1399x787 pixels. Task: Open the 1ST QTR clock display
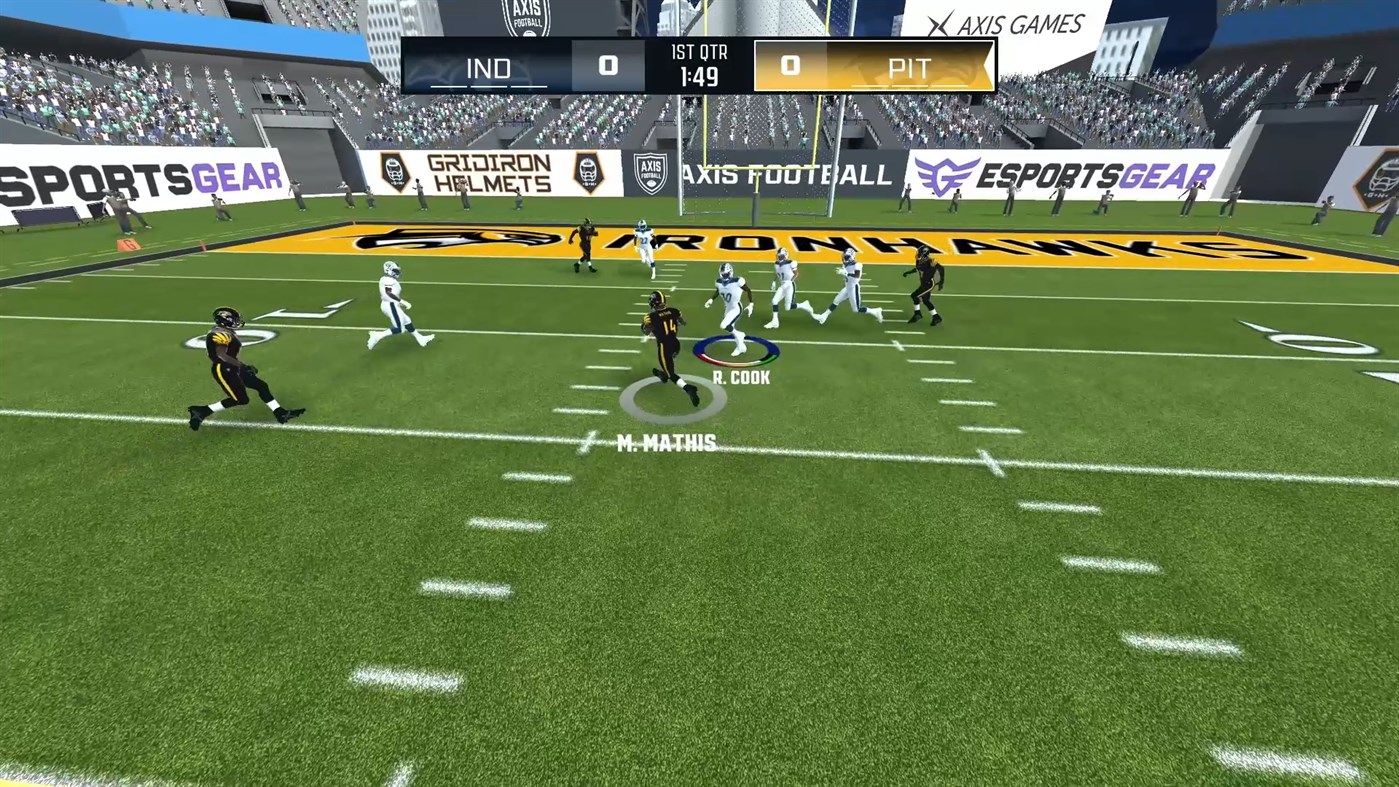(x=697, y=68)
